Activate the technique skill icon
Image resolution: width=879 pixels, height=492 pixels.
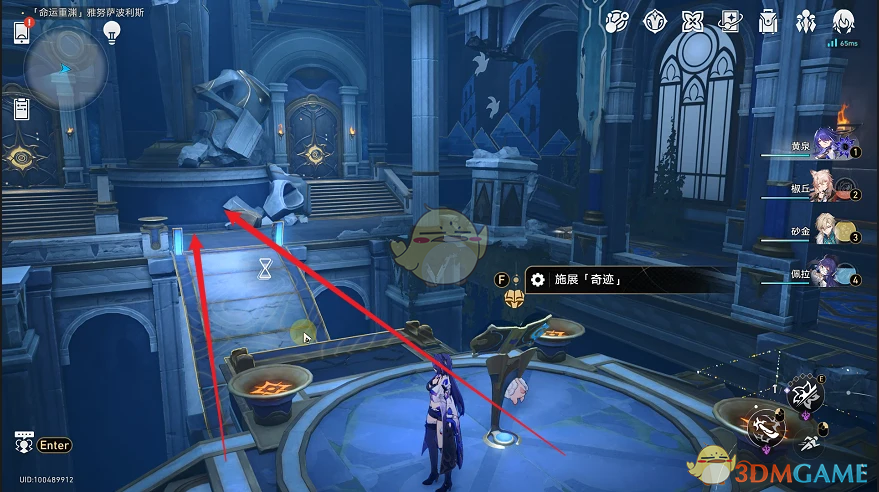point(808,397)
